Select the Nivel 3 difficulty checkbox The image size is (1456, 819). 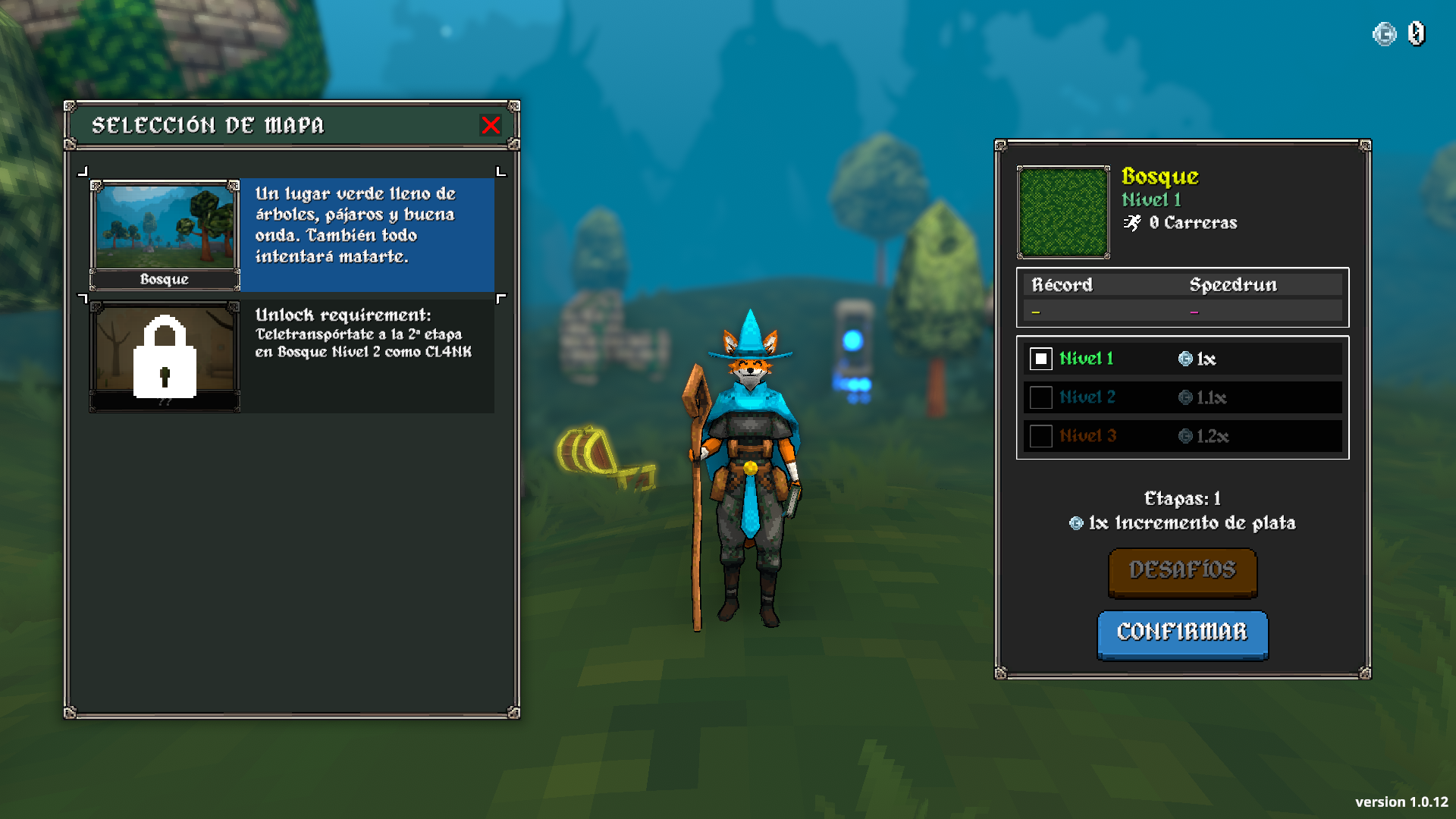pyautogui.click(x=1040, y=436)
